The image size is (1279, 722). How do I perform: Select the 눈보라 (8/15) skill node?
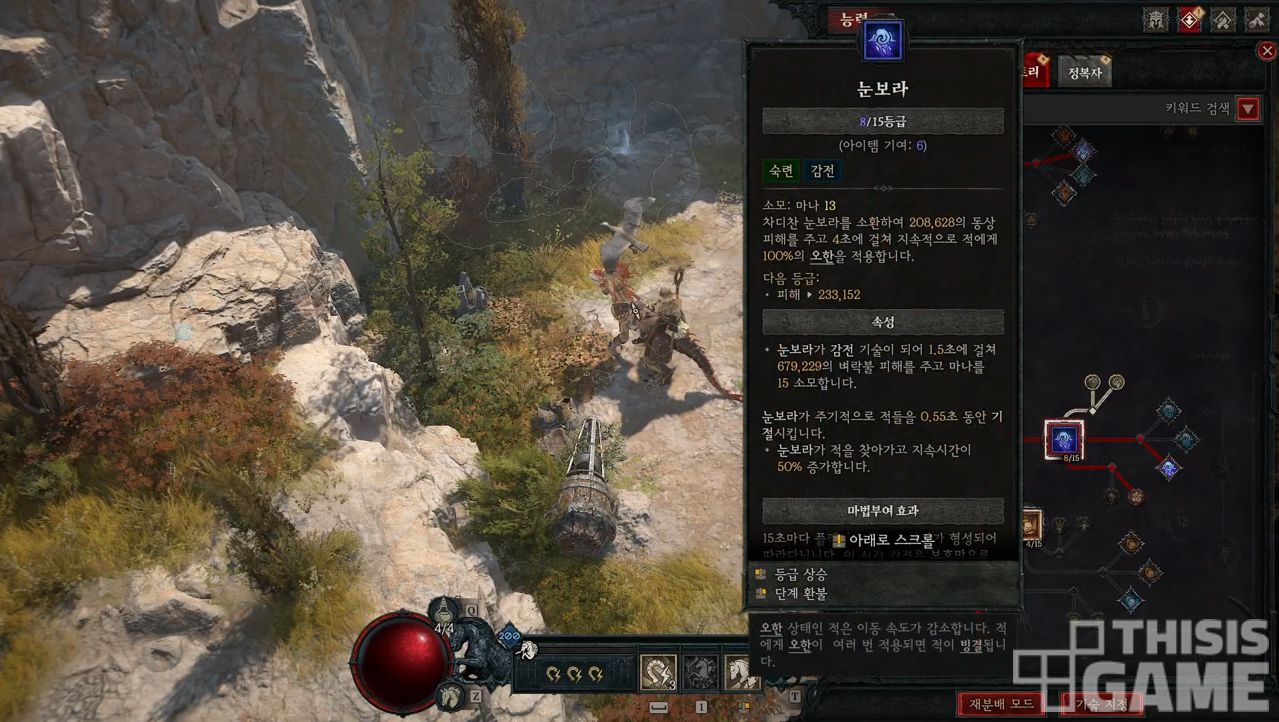1064,439
